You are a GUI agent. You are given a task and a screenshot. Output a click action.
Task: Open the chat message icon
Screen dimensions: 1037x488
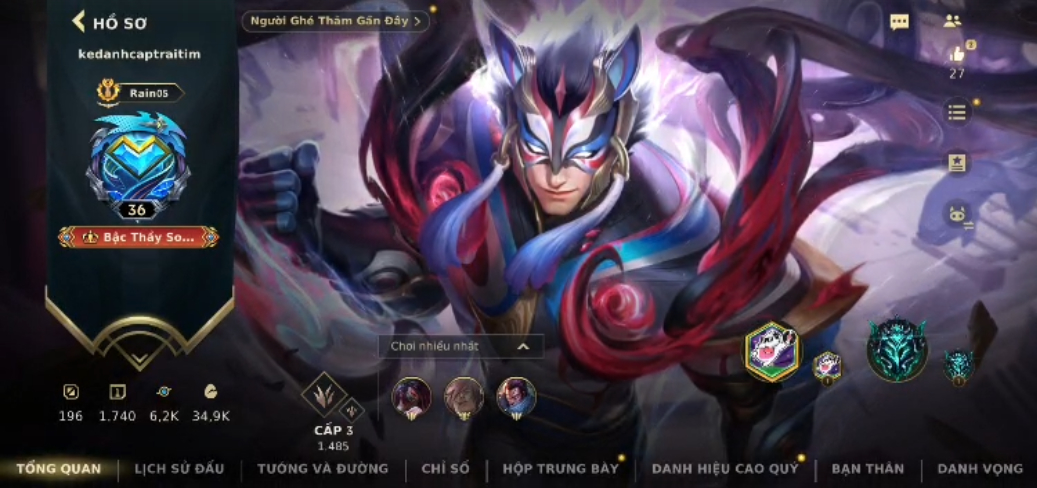899,22
